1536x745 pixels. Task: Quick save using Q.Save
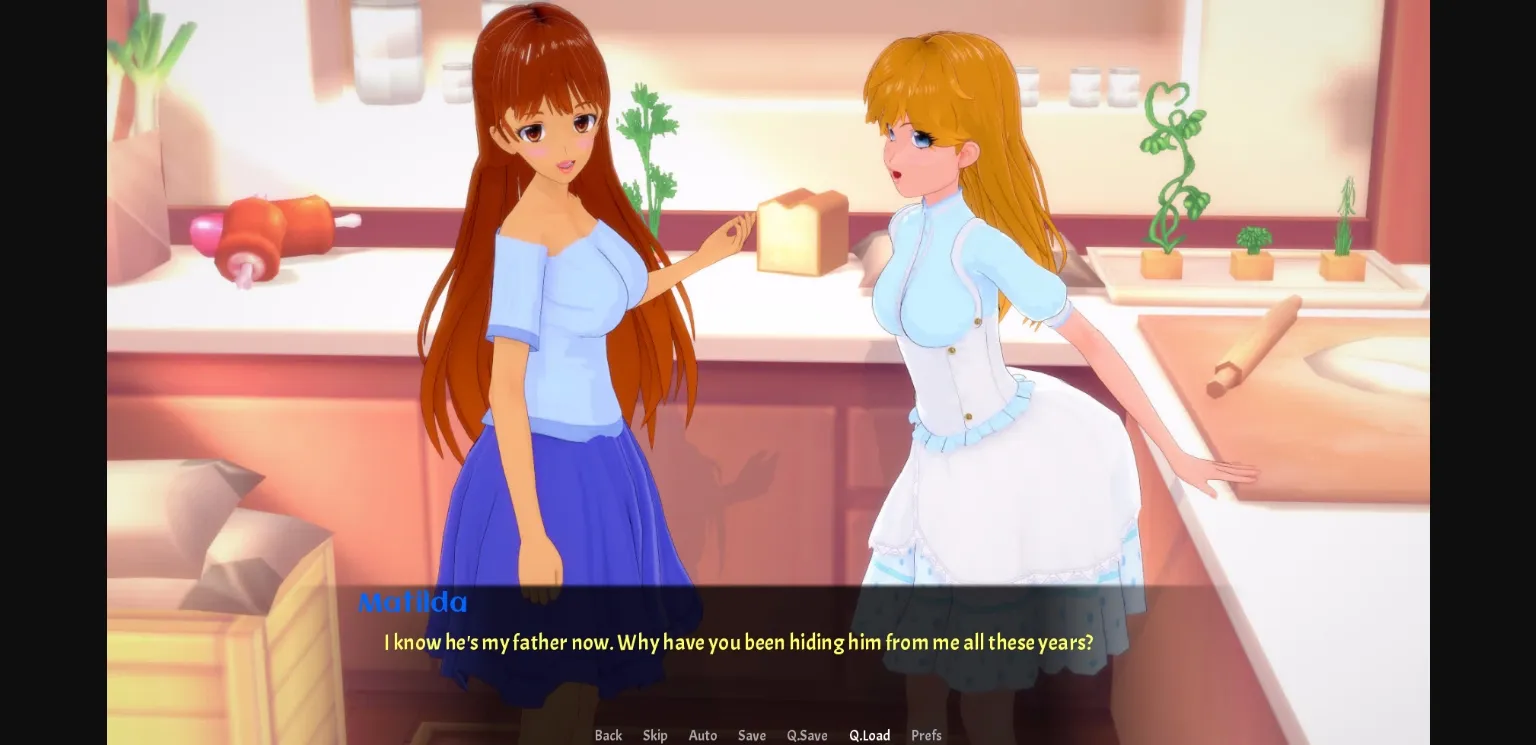(x=806, y=735)
